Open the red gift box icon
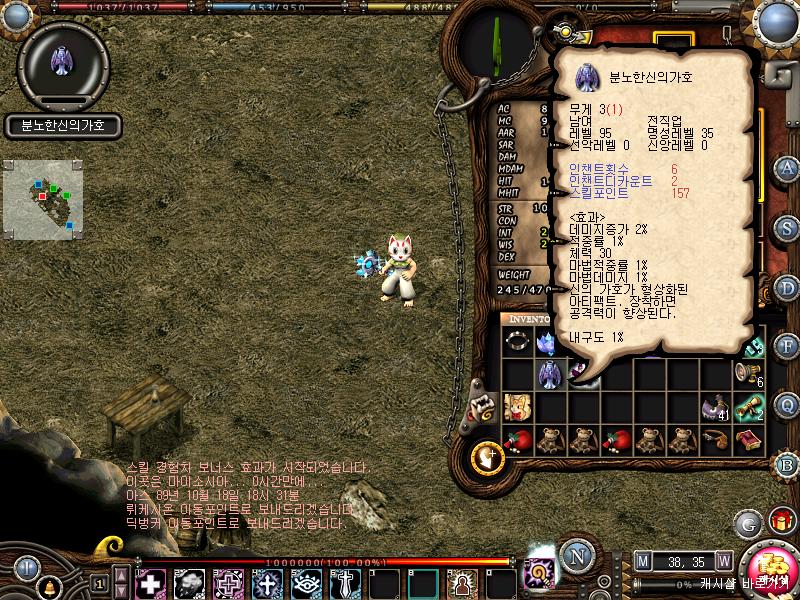800x600 pixels. 781,521
